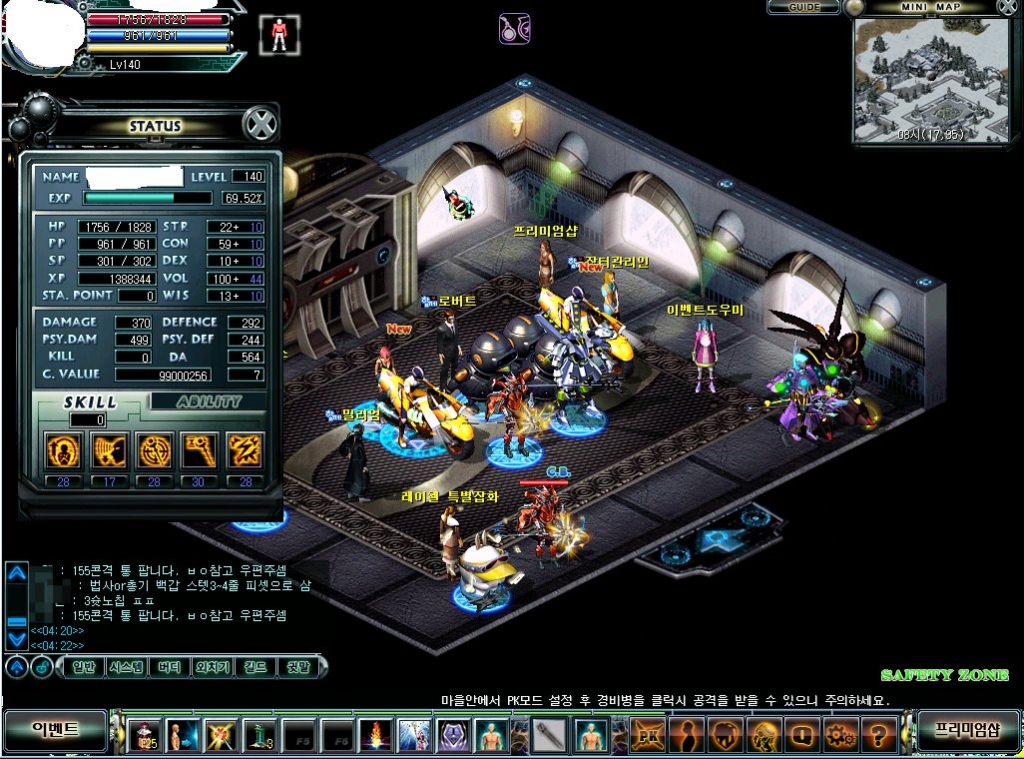The height and width of the screenshot is (759, 1024).
Task: Select the key-shaped skill icon
Action: click(x=199, y=451)
